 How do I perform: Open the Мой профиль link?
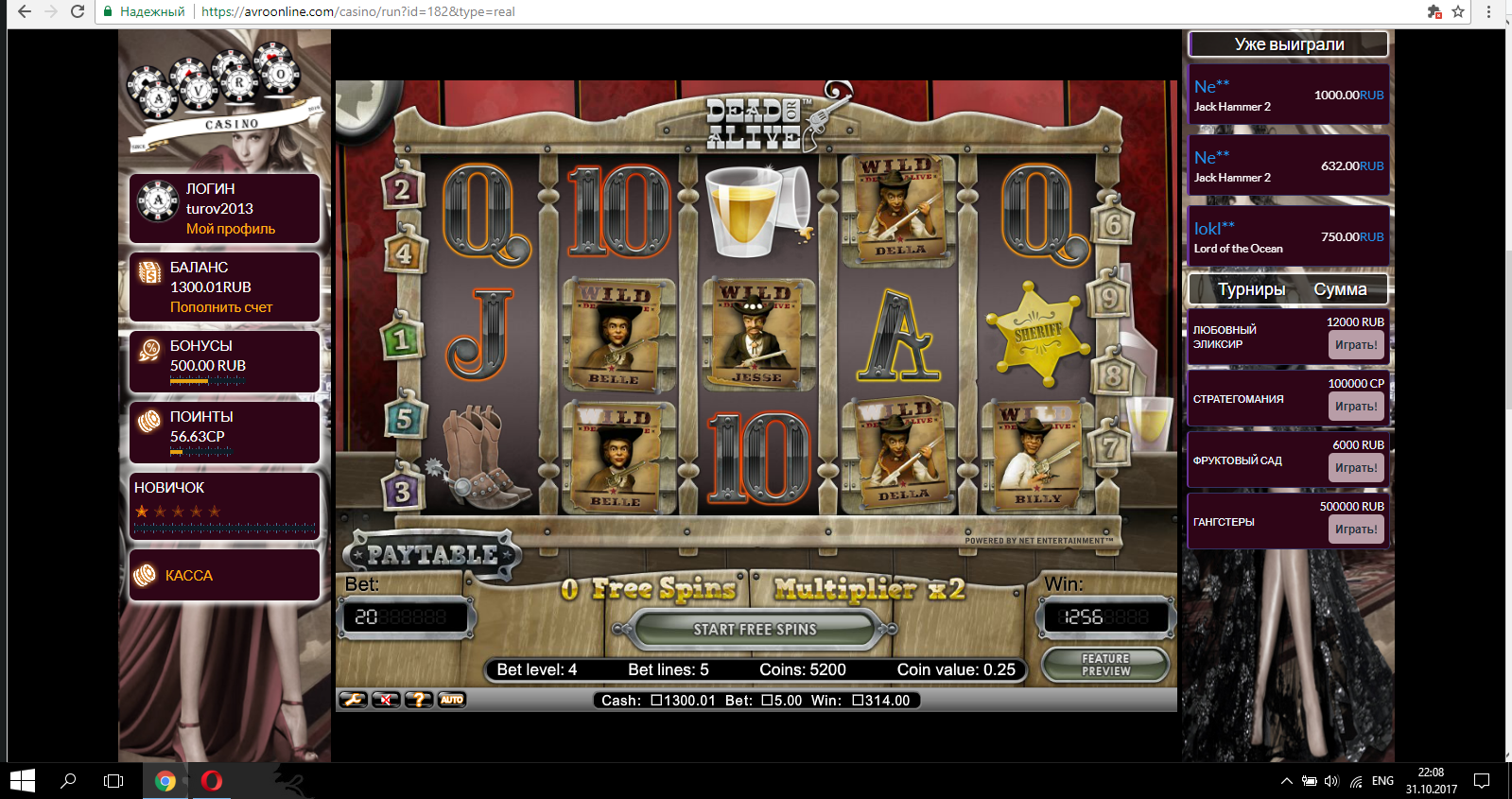click(x=231, y=229)
